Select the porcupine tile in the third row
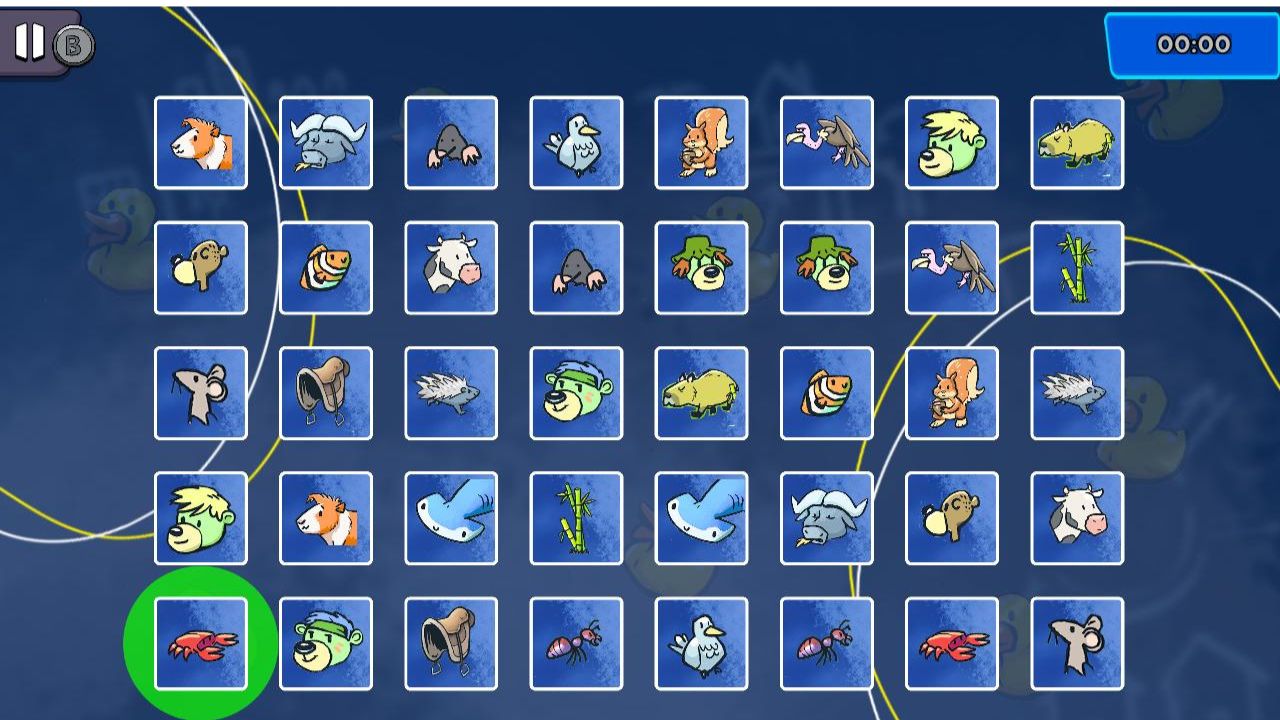Viewport: 1280px width, 720px height. point(451,393)
